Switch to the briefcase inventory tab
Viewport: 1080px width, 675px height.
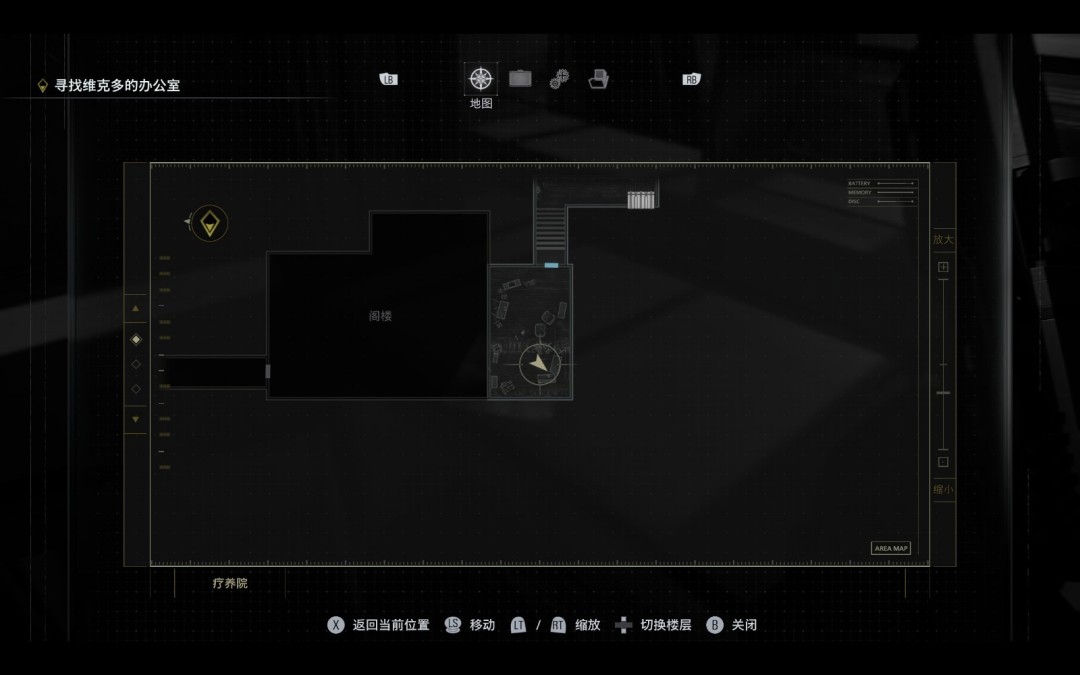[520, 78]
